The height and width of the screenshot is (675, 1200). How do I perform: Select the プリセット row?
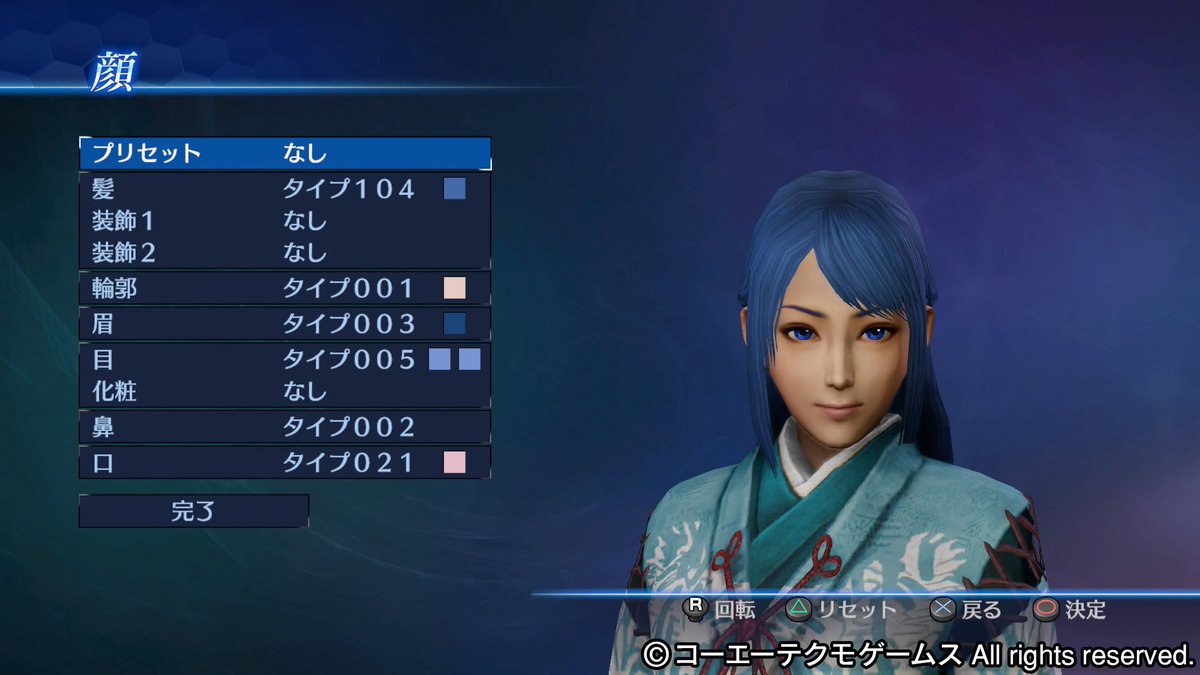click(285, 153)
